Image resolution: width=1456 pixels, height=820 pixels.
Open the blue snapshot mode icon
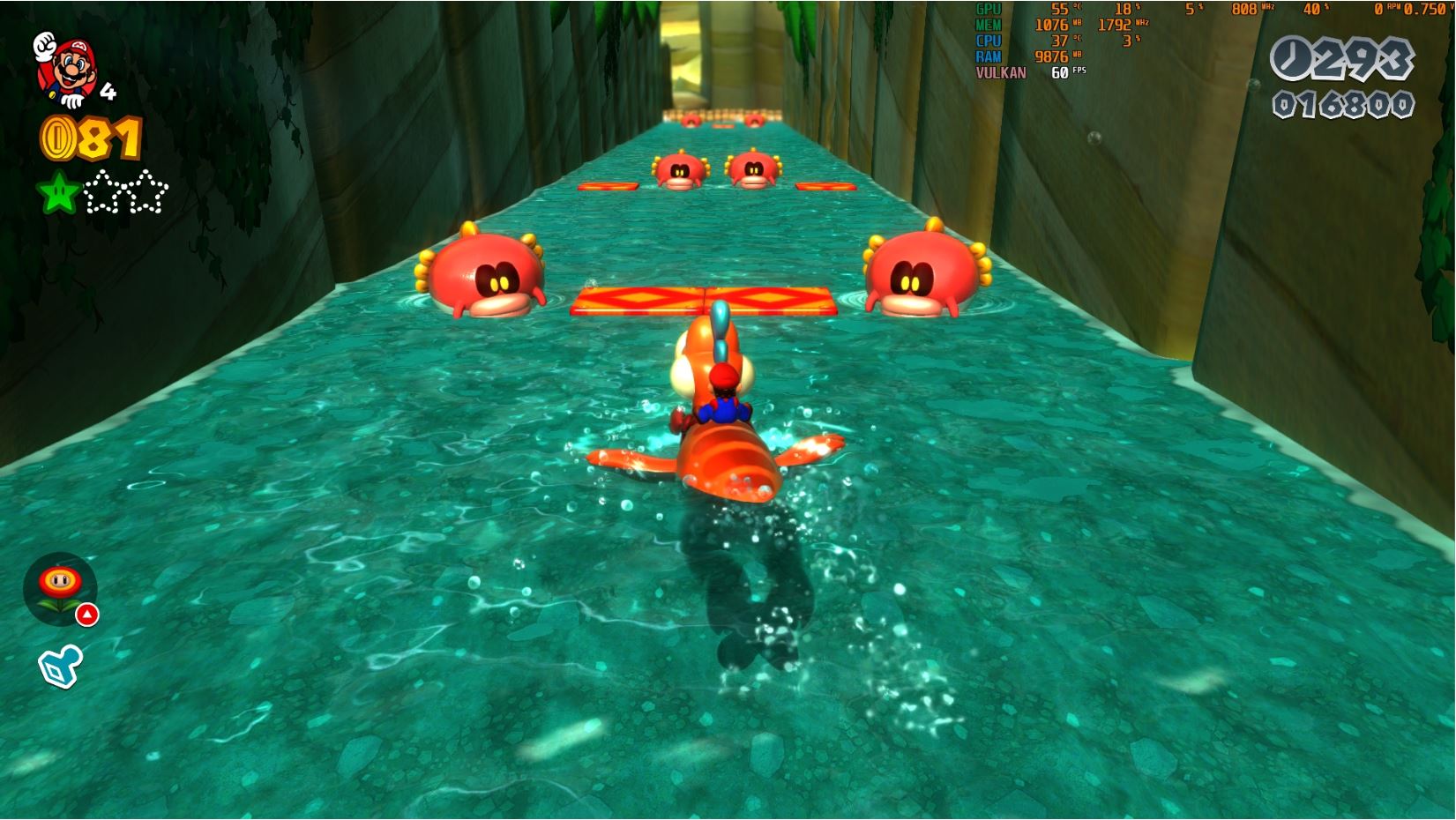60,666
